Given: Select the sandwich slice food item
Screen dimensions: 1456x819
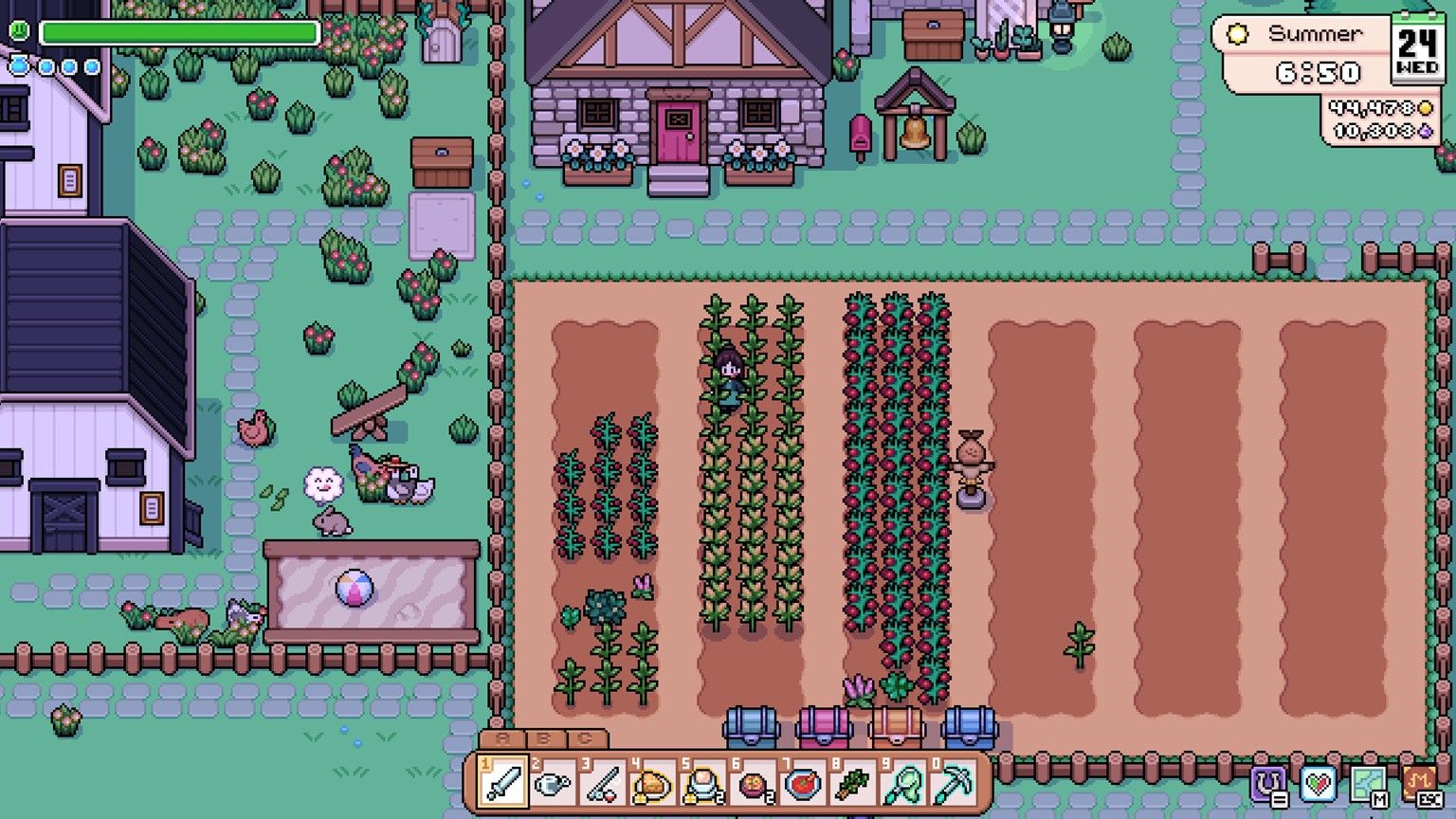Looking at the screenshot, I should click(652, 784).
